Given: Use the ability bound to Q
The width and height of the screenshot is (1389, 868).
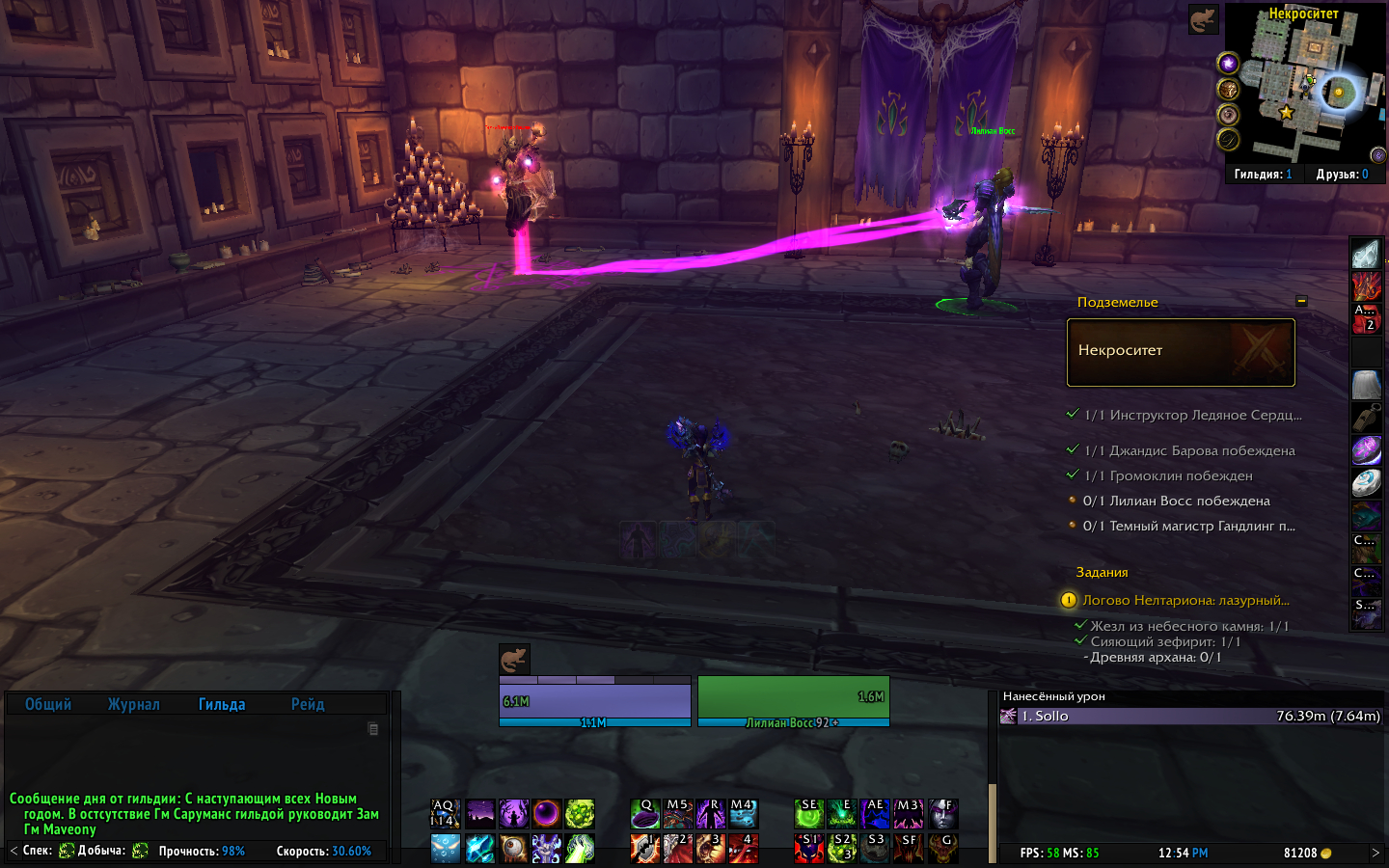Looking at the screenshot, I should tap(645, 814).
